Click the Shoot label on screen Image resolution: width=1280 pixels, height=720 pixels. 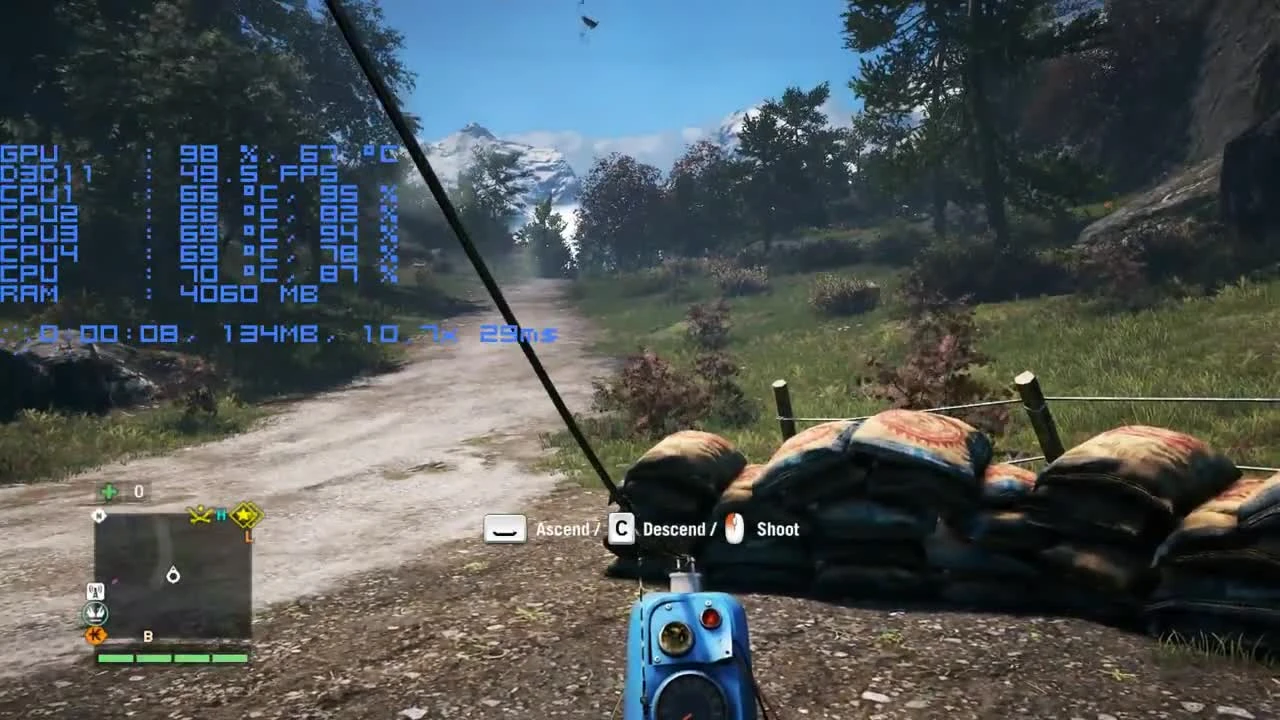[779, 529]
